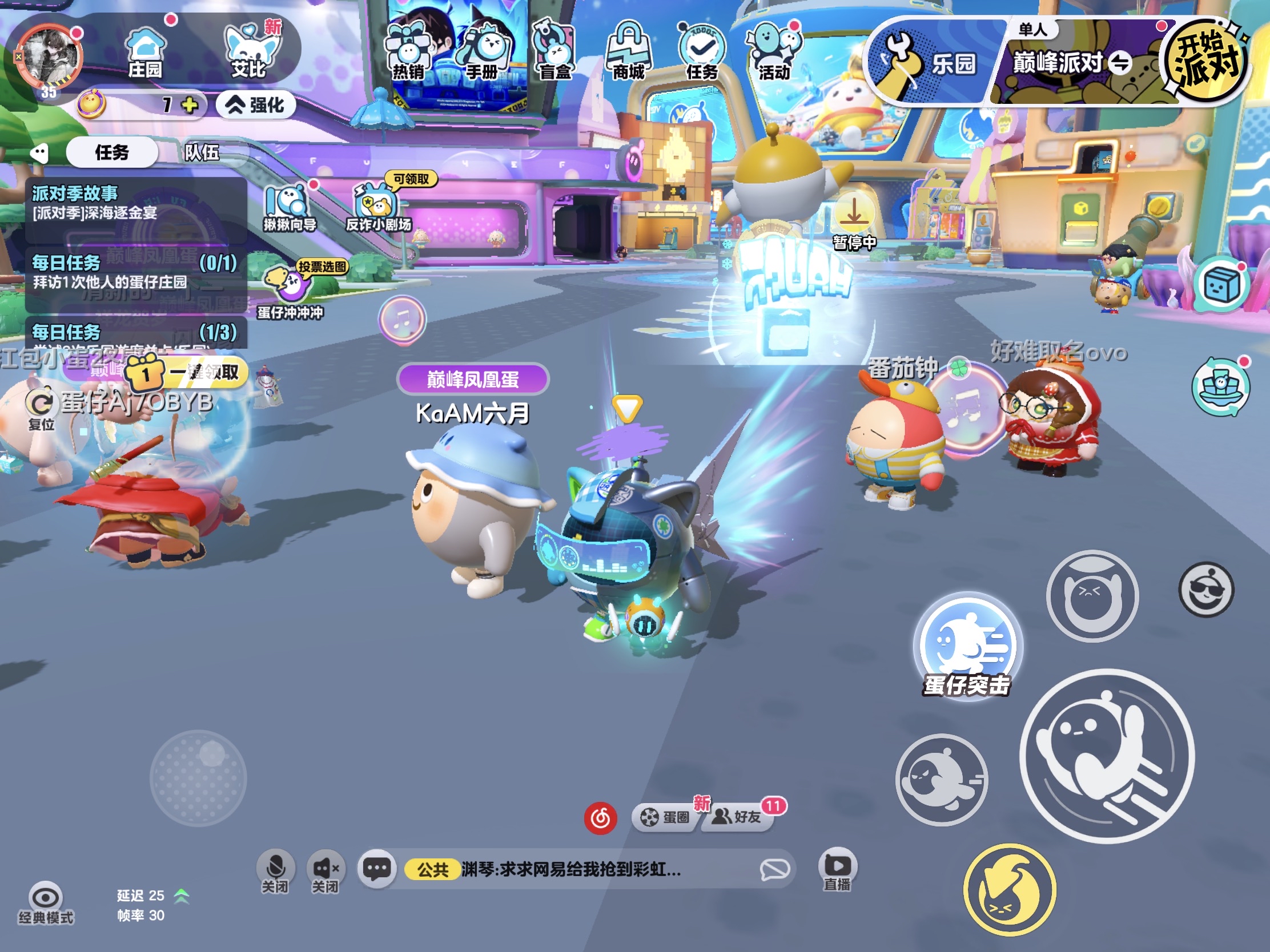Viewport: 1270px width, 952px height.
Task: Mute the microphone via 关闭 toggle
Action: click(275, 868)
